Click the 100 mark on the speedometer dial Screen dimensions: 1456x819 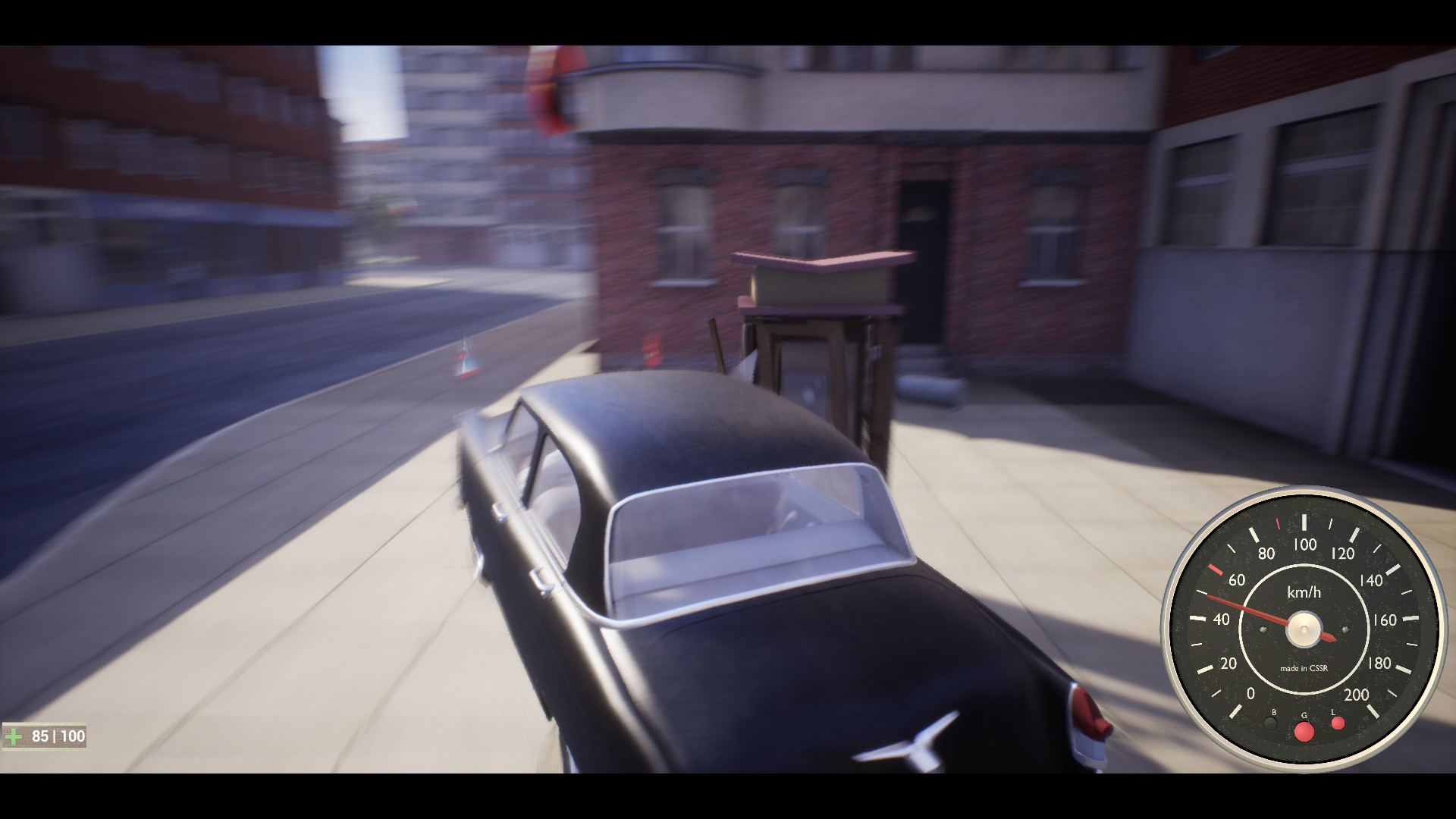coord(1304,544)
